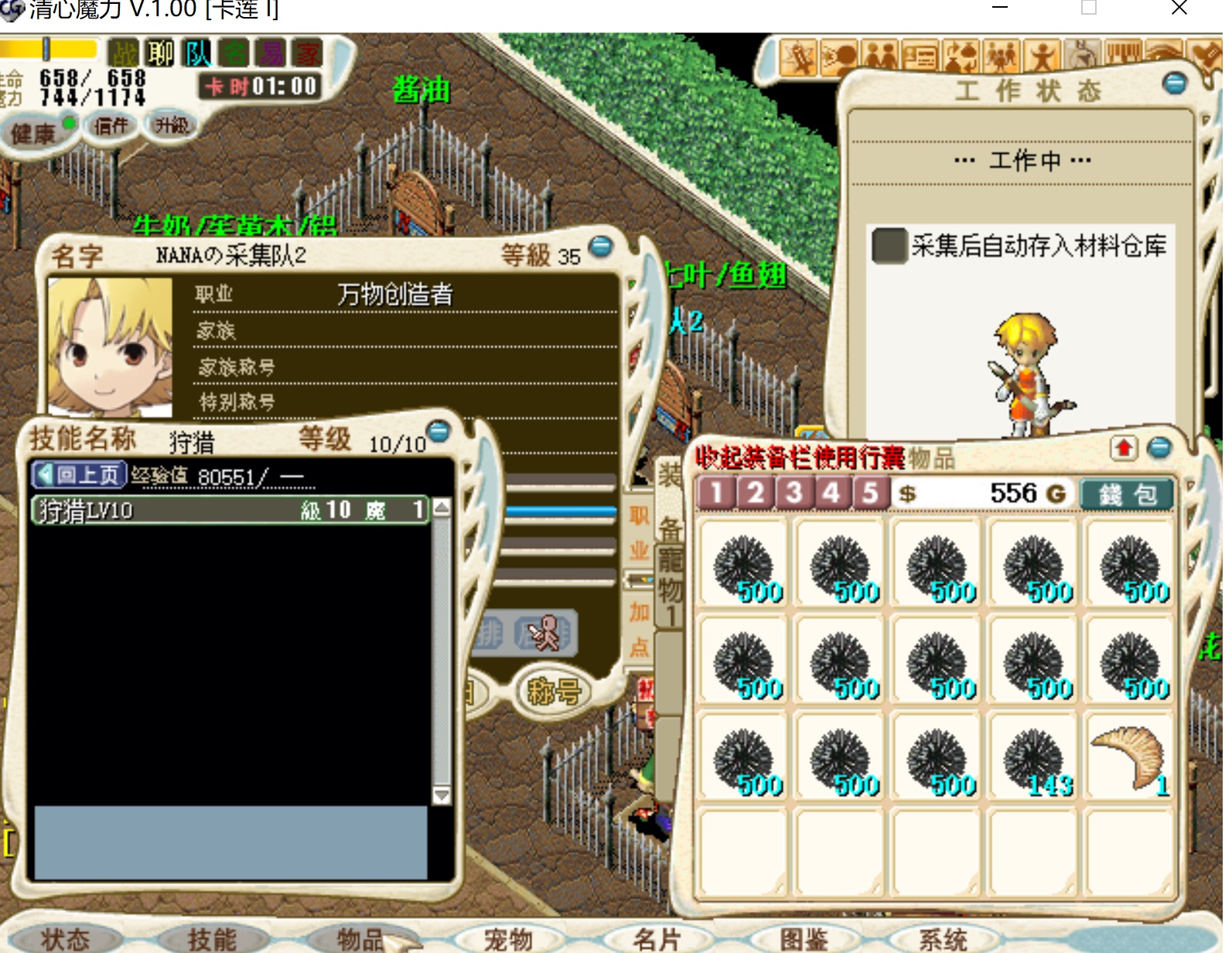Switch to inventory bag tab 3

coord(793,493)
